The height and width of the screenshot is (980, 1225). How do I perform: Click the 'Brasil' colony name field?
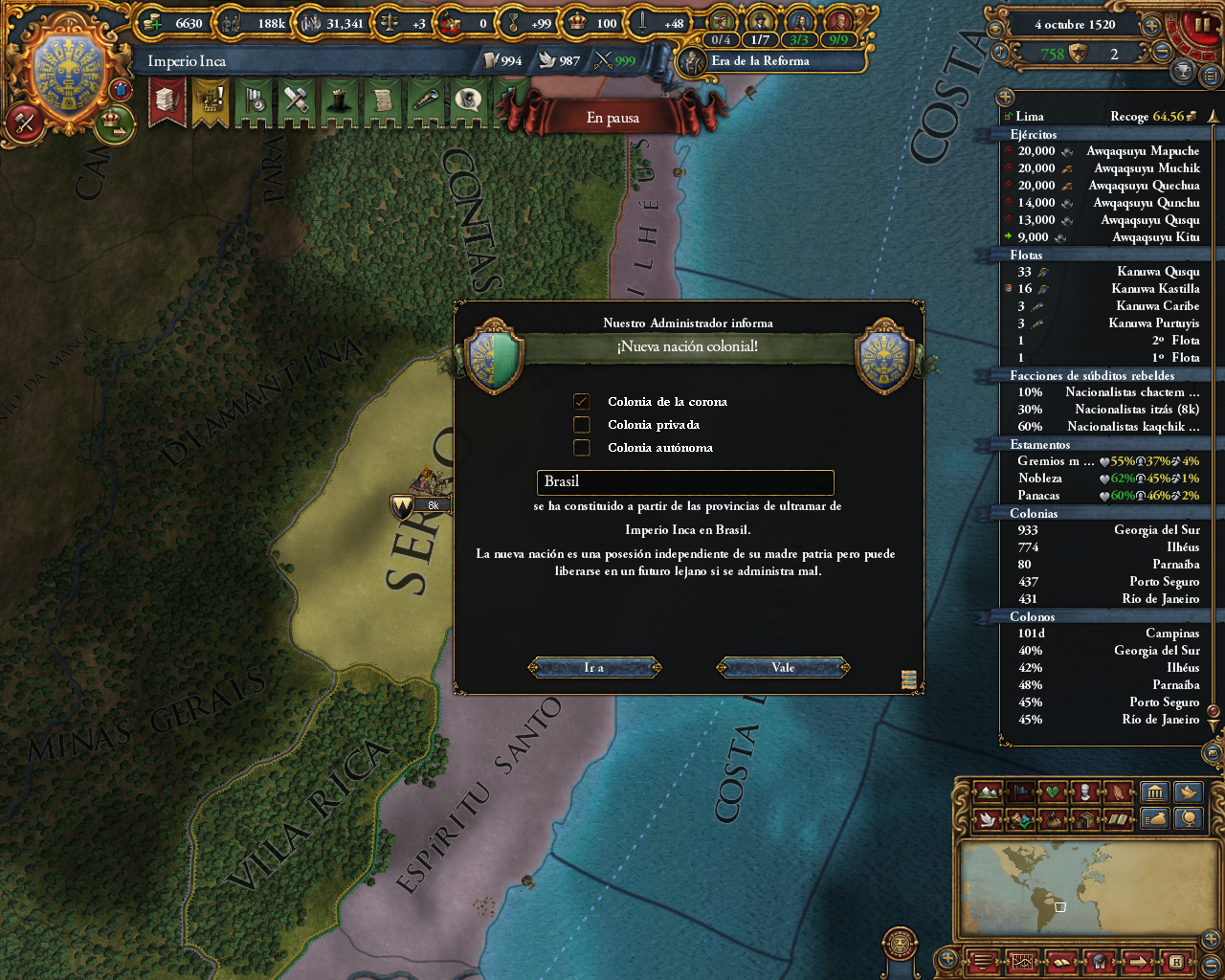click(x=687, y=481)
